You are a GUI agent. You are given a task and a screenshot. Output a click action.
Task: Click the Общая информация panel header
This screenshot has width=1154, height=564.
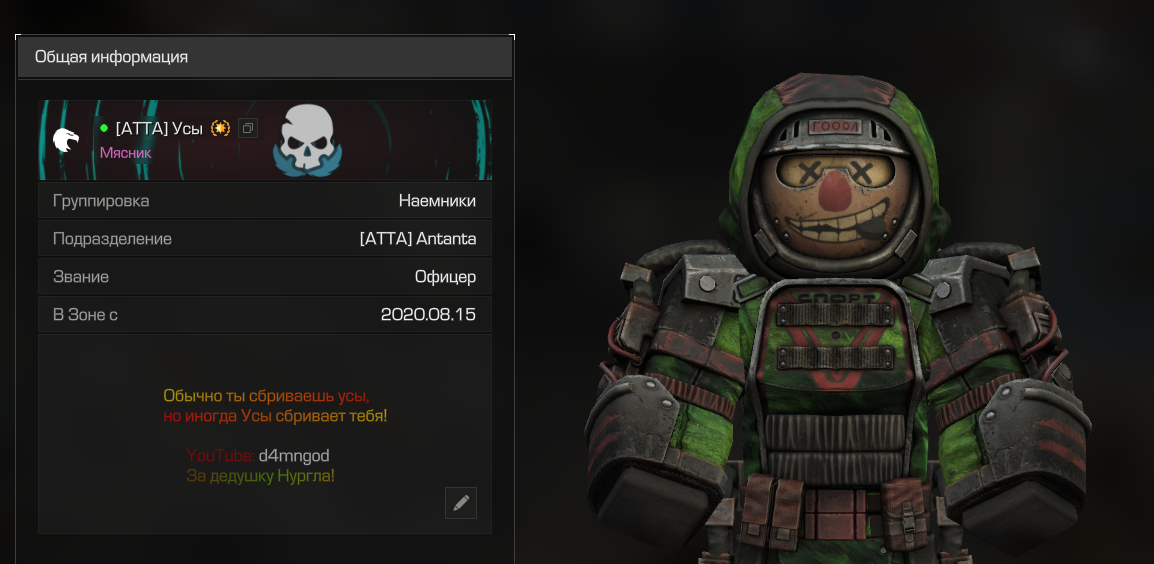pos(265,57)
